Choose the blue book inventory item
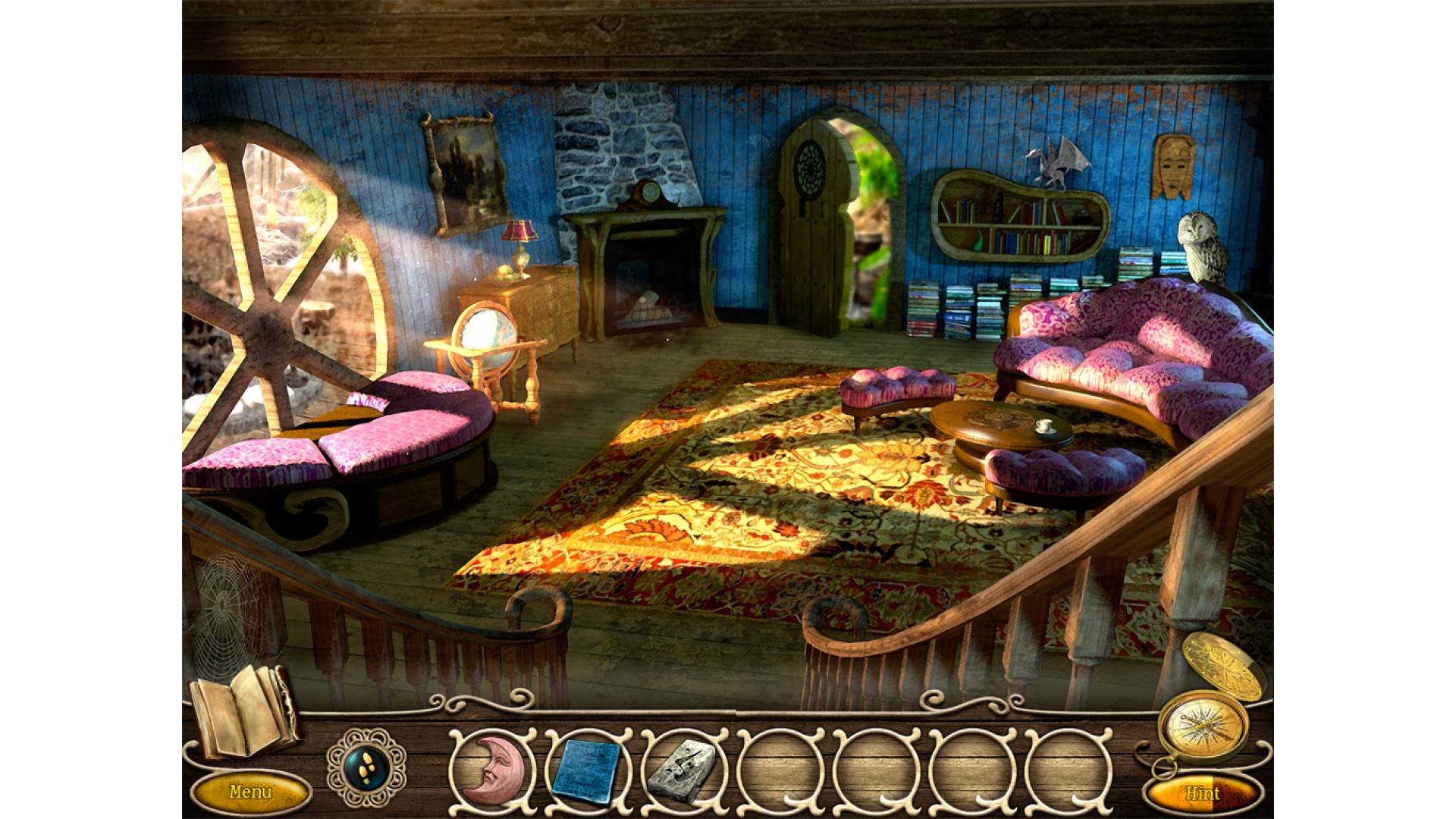 tap(586, 769)
